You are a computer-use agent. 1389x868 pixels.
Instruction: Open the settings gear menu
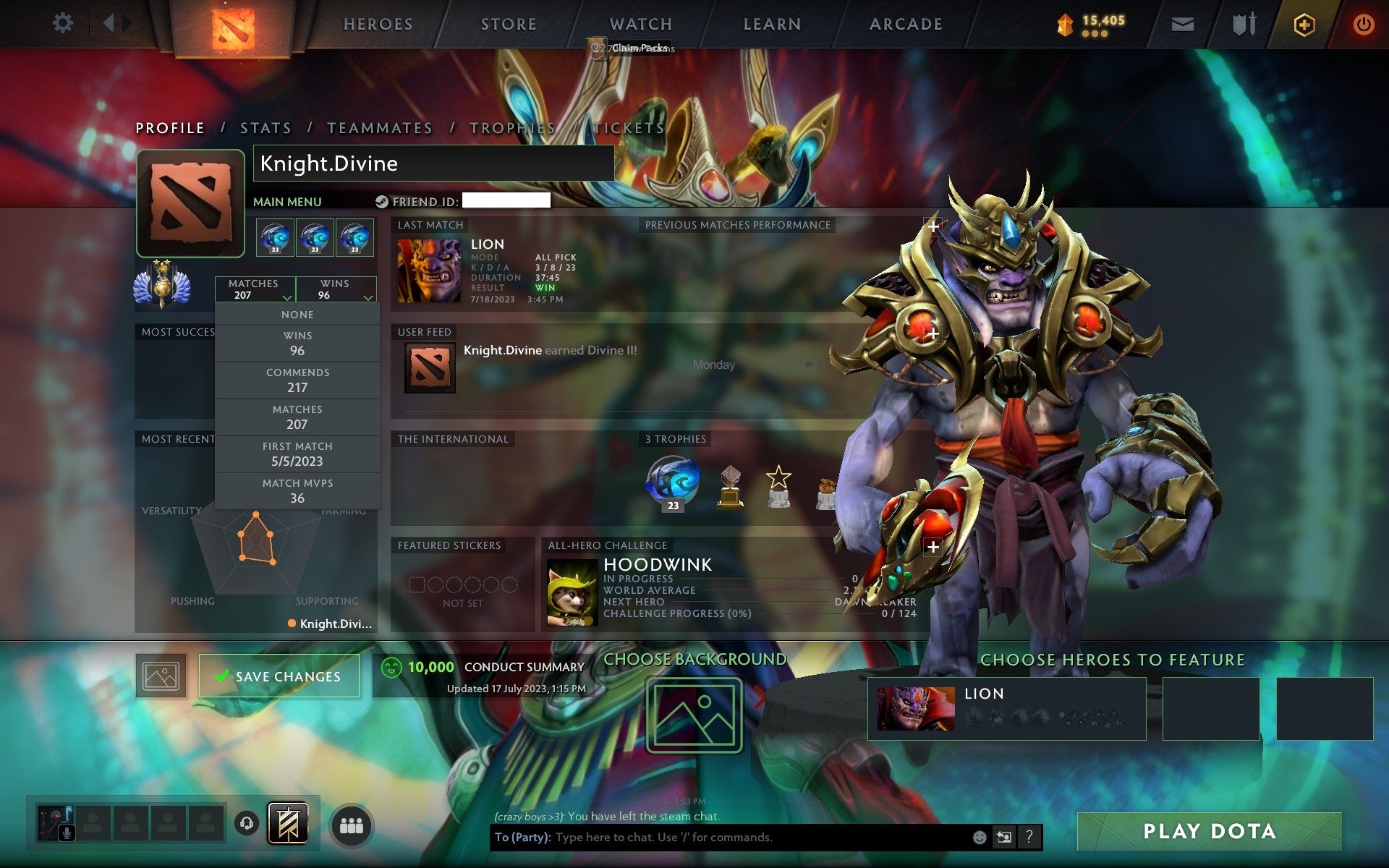click(64, 23)
